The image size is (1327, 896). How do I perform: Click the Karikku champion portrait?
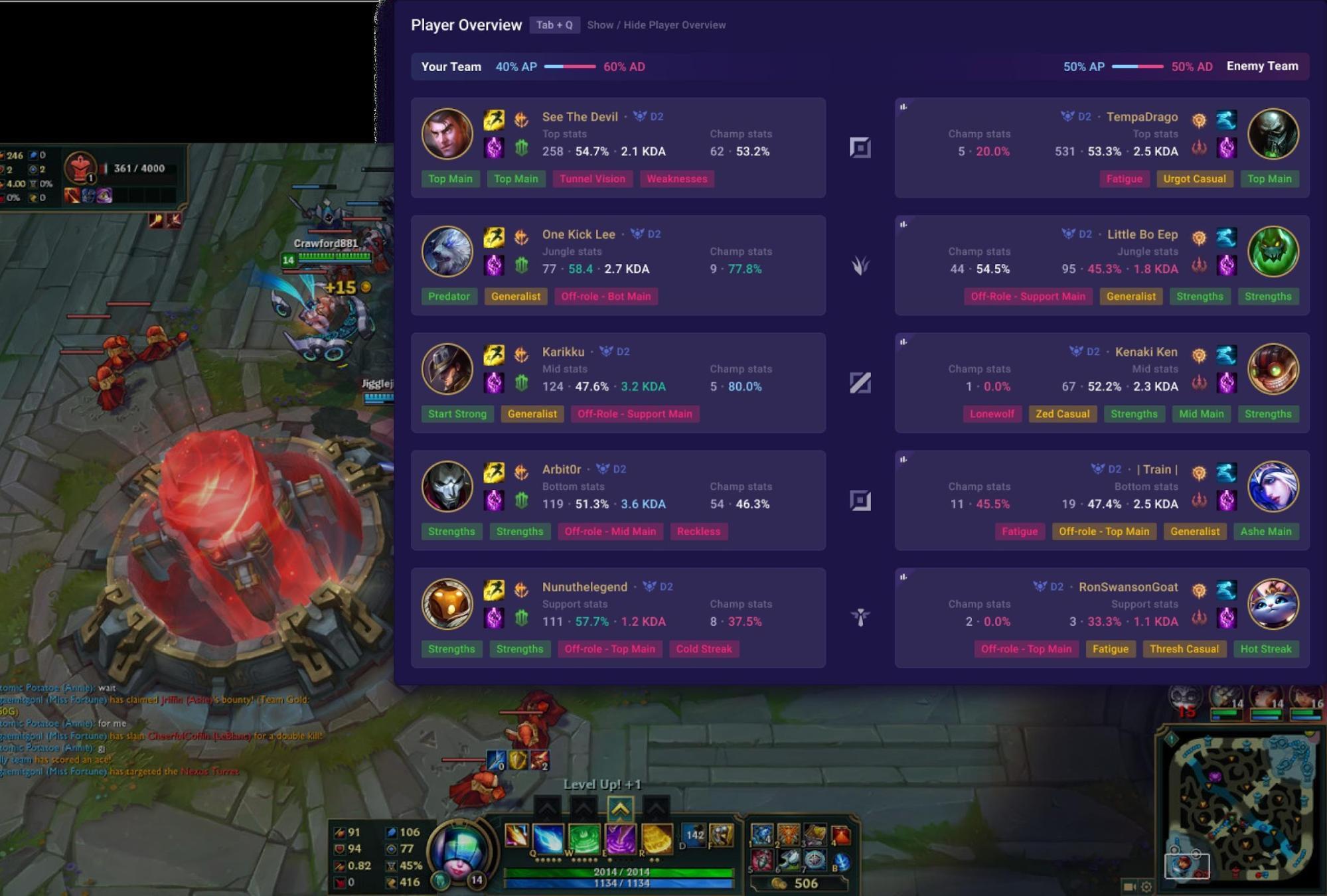447,369
